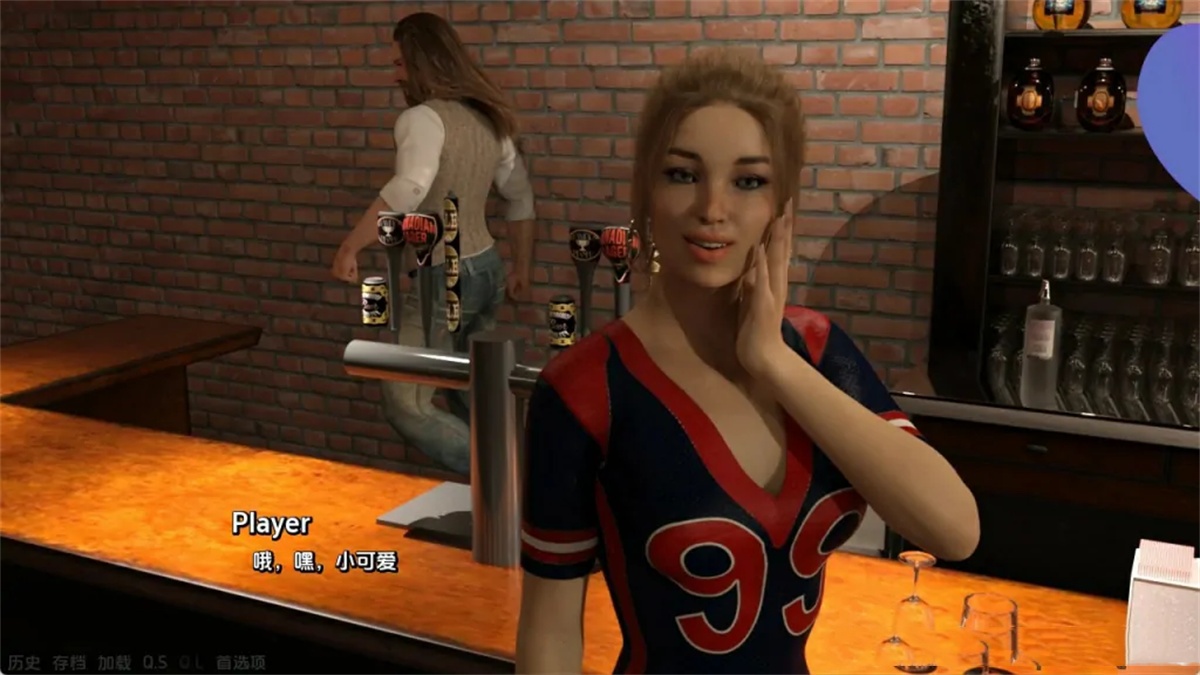
Task: Open the 首选项 (Preferences) menu
Action: tap(240, 662)
